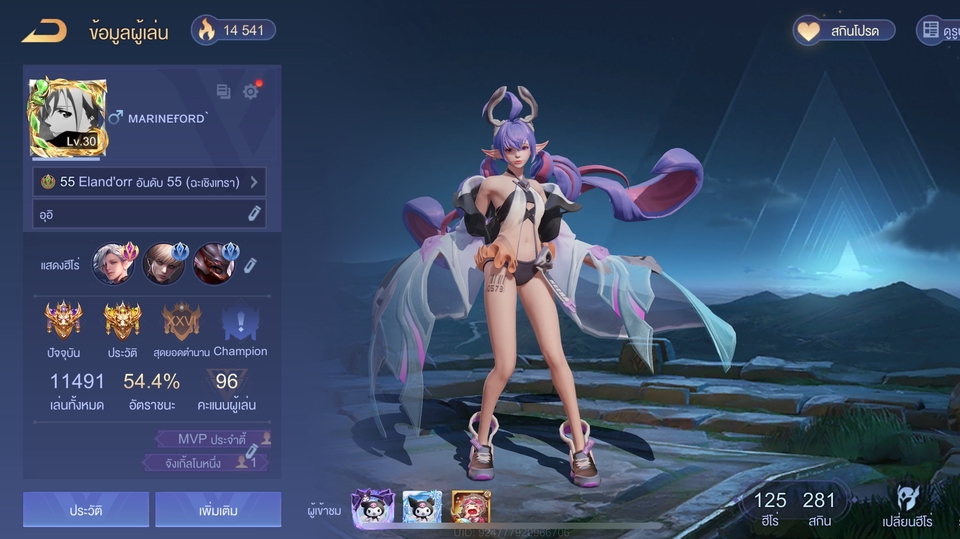Image resolution: width=960 pixels, height=539 pixels.
Task: Open the 281 skins collection count
Action: [818, 506]
